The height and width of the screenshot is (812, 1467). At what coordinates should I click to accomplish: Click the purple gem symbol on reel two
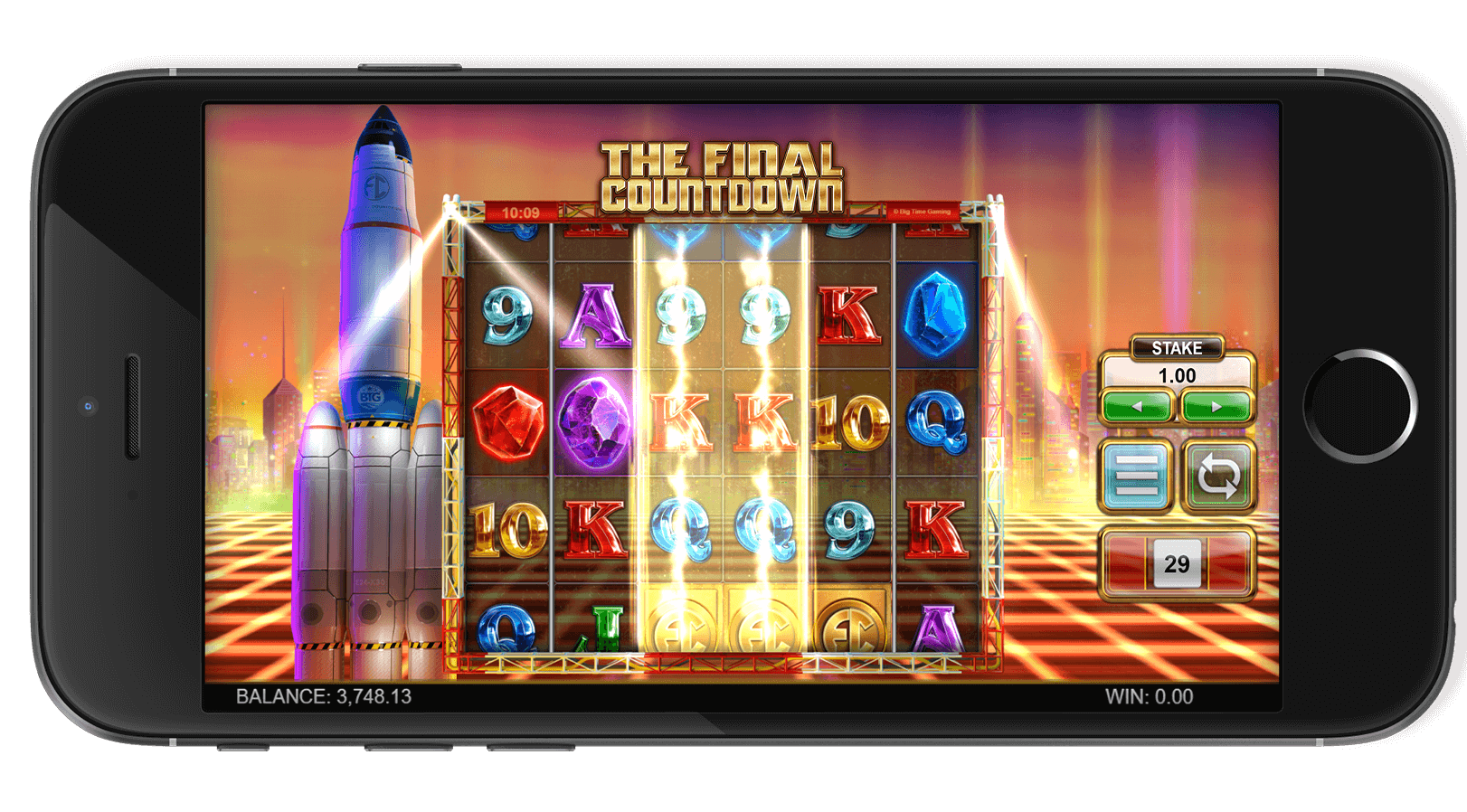(593, 425)
